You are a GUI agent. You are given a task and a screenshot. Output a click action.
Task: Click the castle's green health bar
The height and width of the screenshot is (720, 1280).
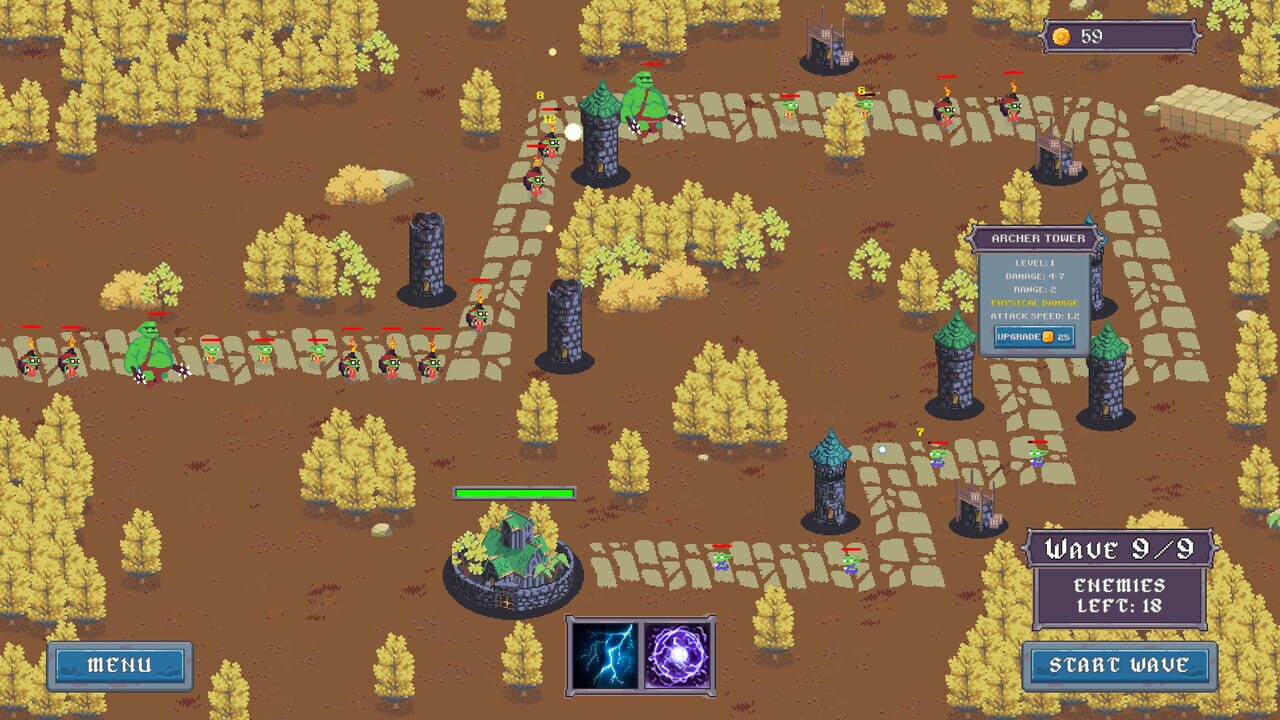515,492
